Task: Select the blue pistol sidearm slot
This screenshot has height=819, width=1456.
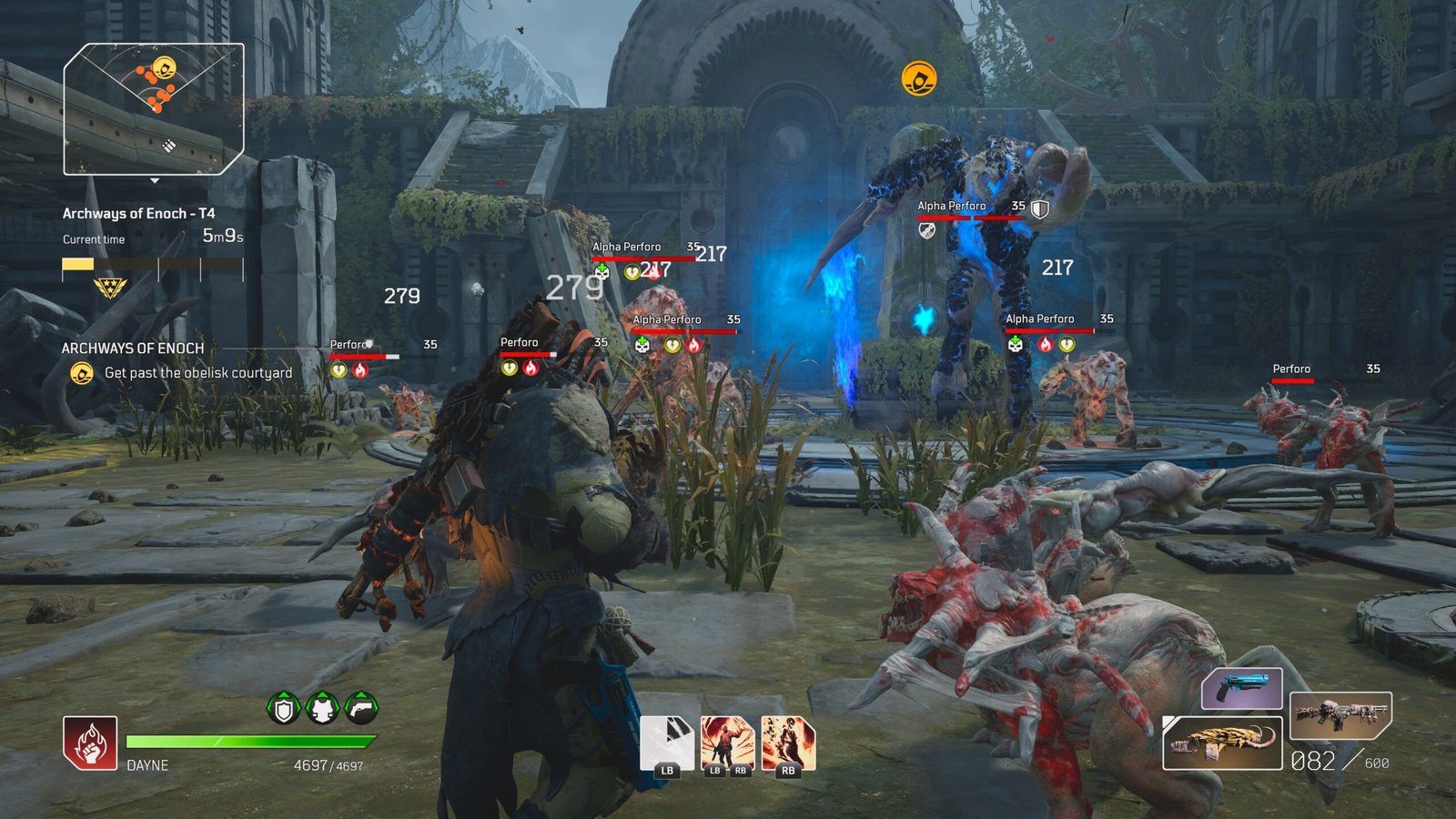Action: tap(1241, 688)
